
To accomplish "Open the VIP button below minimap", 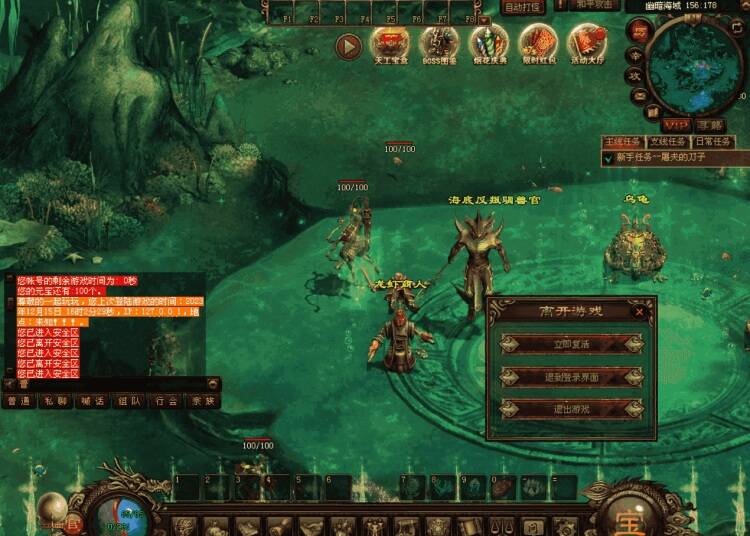I will (675, 125).
